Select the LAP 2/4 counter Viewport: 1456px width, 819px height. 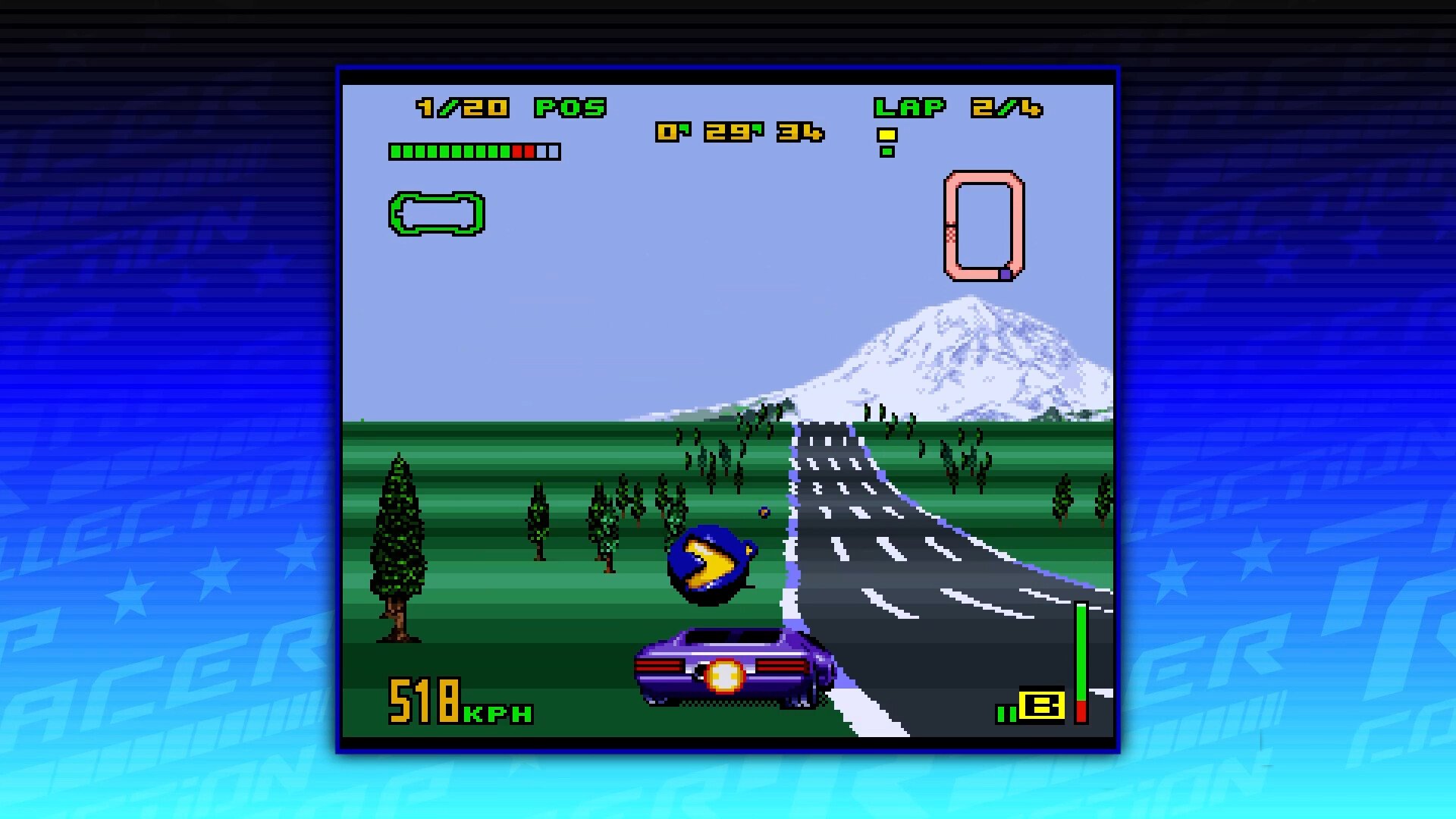(959, 108)
